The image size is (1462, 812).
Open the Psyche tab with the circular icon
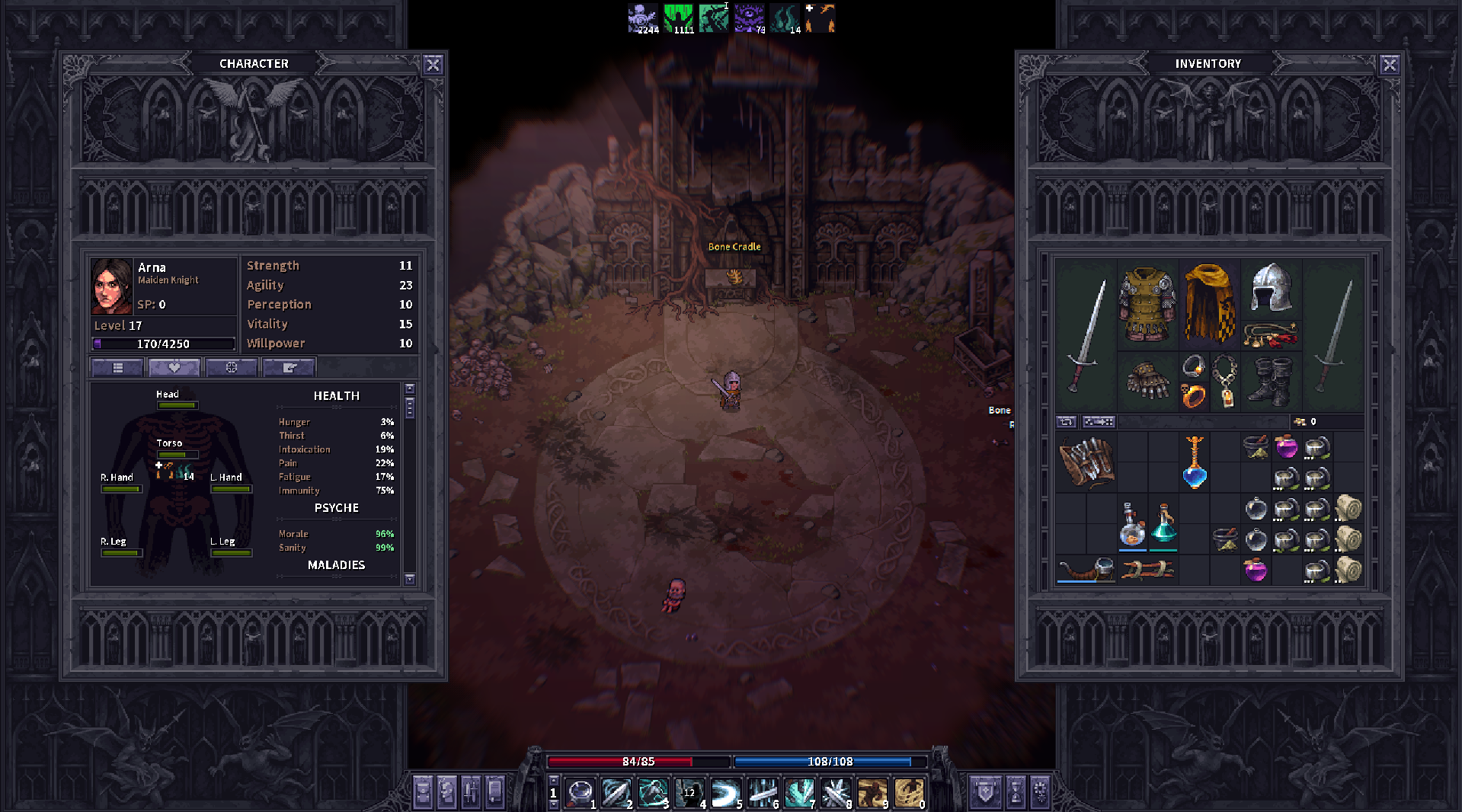[231, 367]
